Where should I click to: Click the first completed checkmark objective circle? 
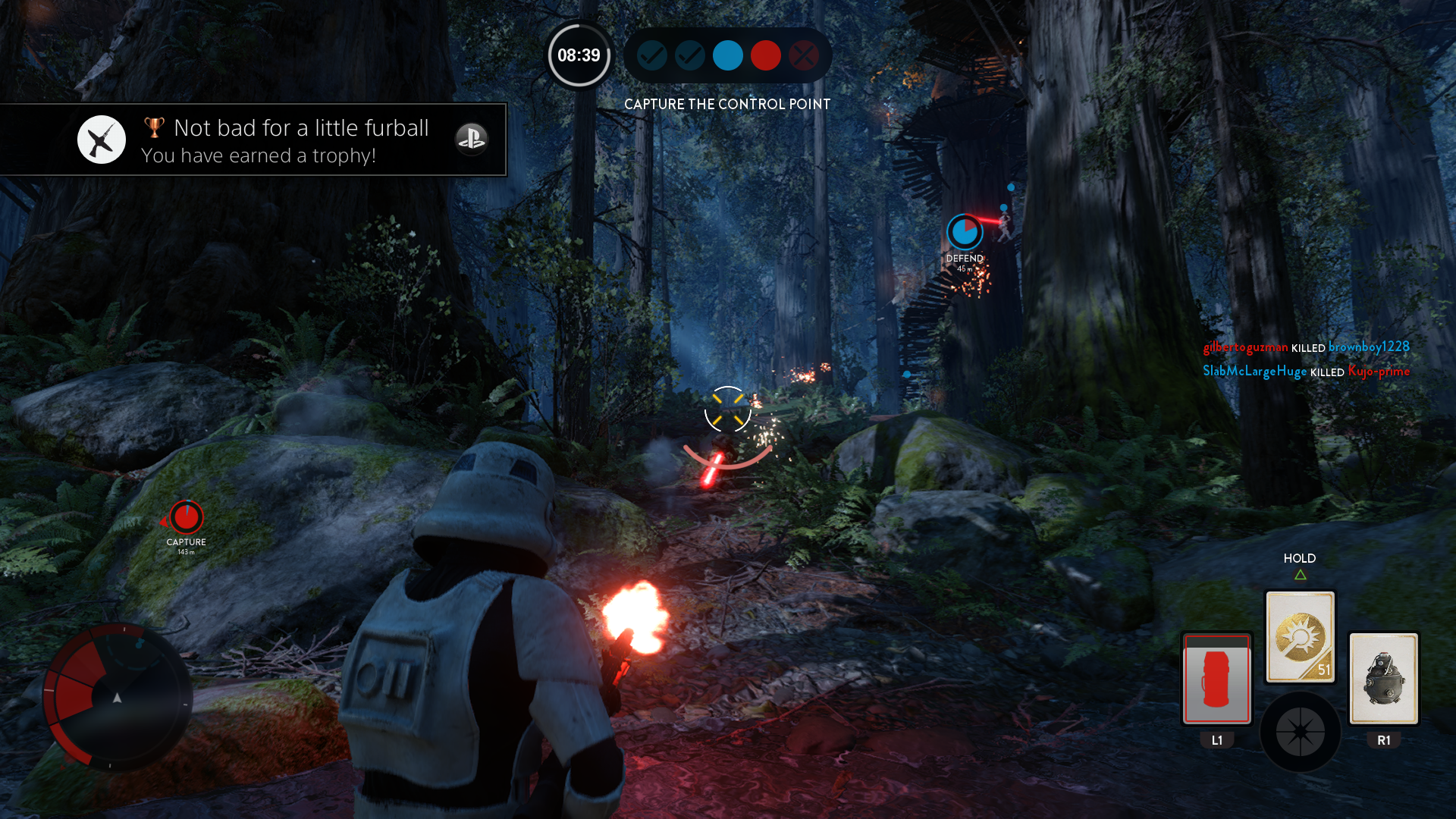coord(652,55)
